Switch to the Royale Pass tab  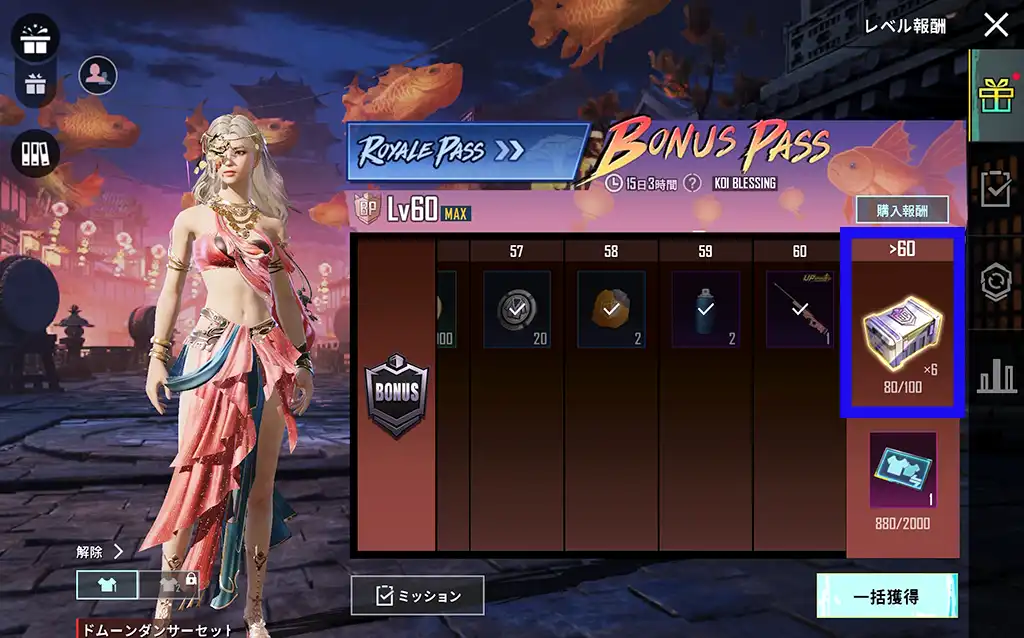[468, 151]
